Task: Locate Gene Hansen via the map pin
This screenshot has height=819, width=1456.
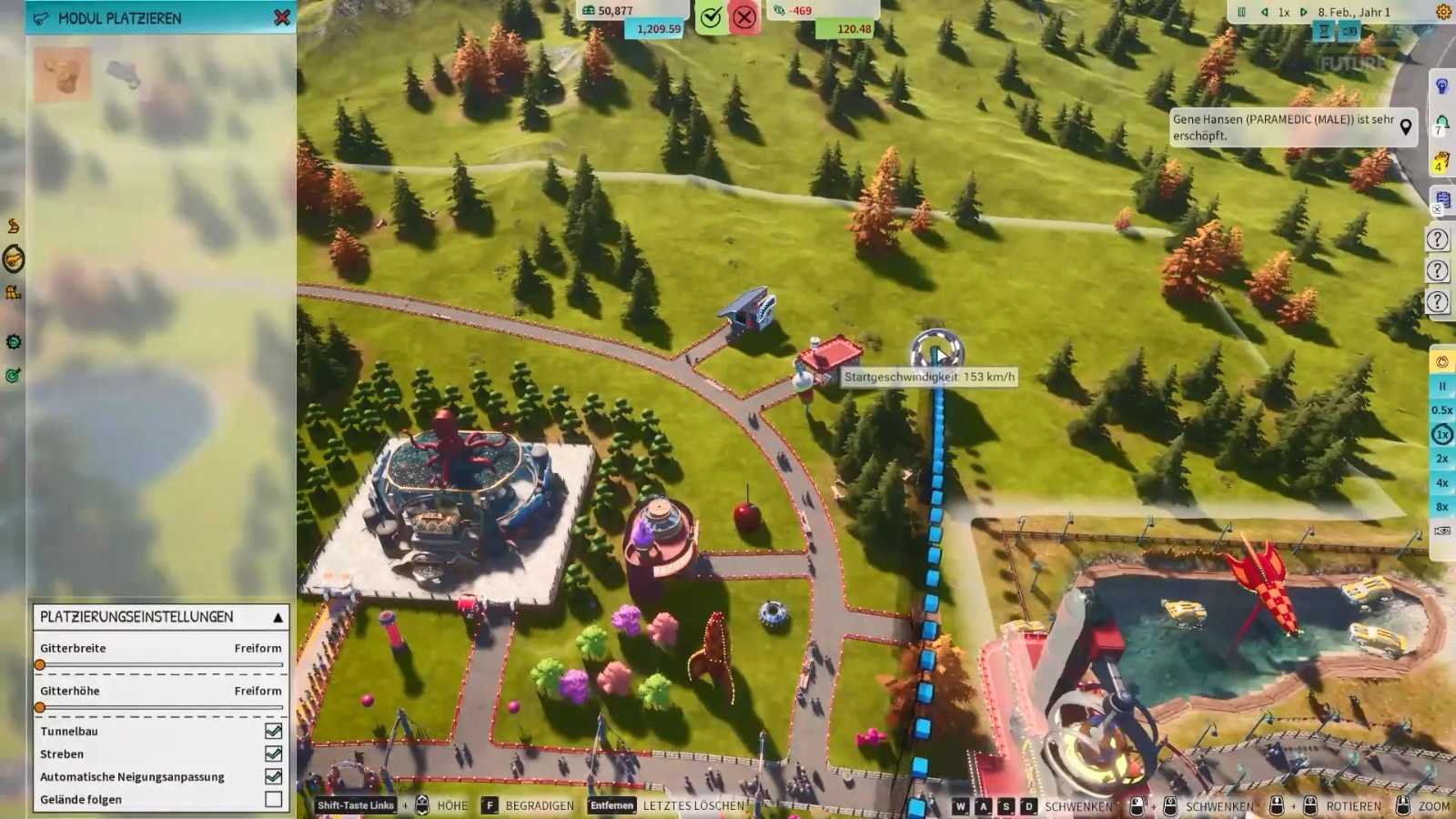Action: (1406, 126)
